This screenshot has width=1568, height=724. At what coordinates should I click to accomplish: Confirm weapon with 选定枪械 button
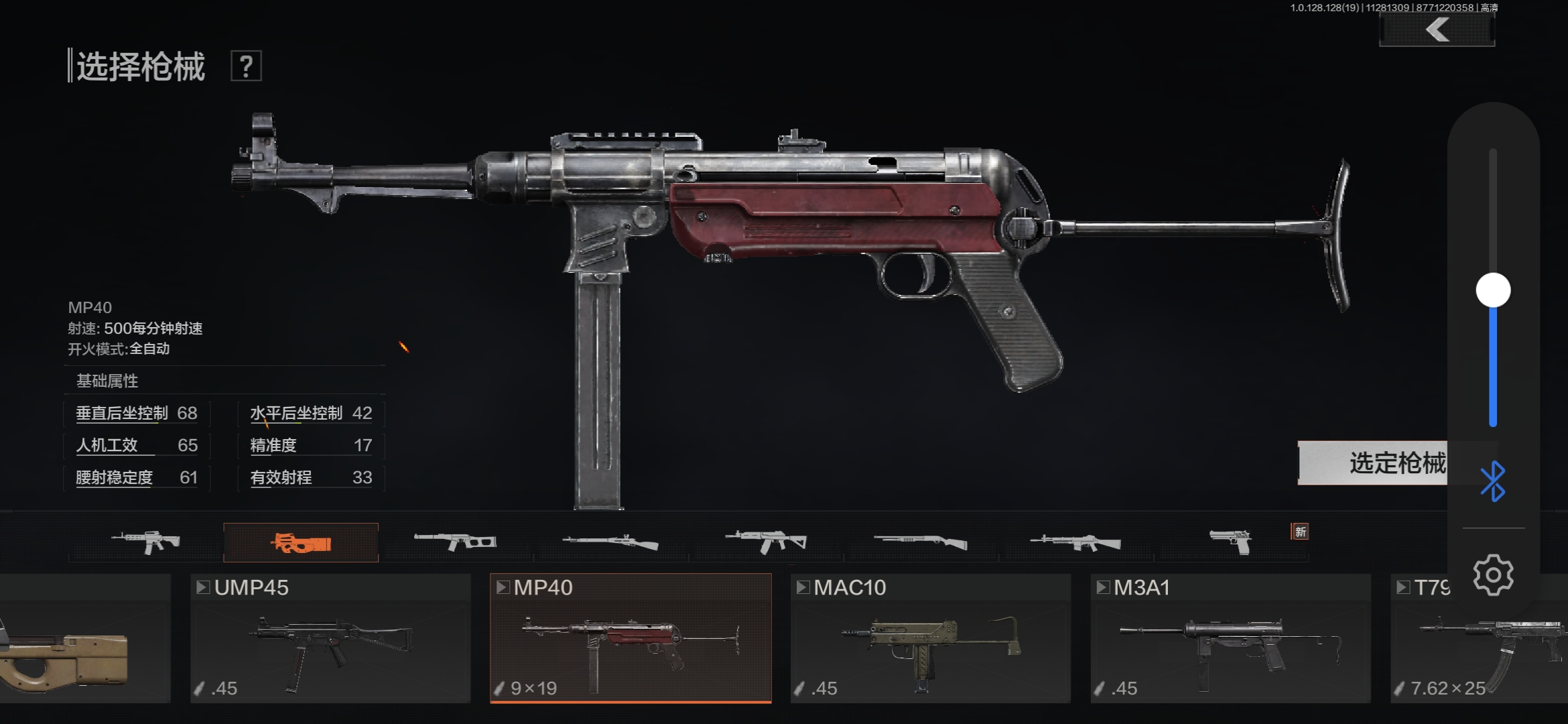(1372, 463)
